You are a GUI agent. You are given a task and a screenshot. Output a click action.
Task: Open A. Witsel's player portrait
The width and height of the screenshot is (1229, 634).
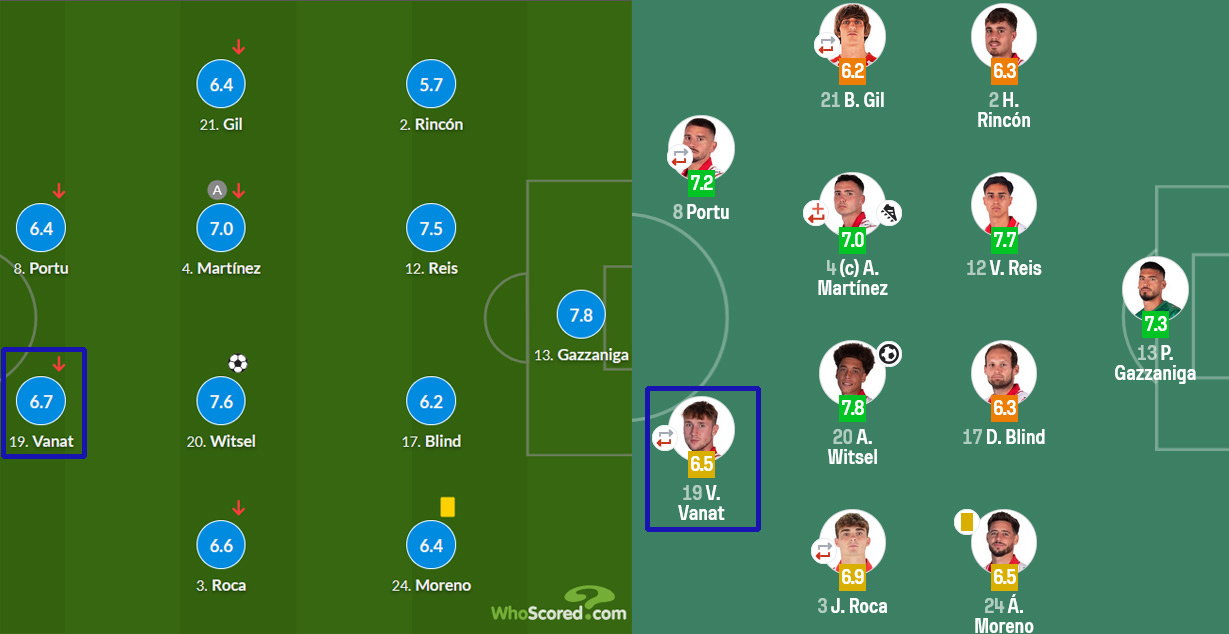[x=852, y=373]
